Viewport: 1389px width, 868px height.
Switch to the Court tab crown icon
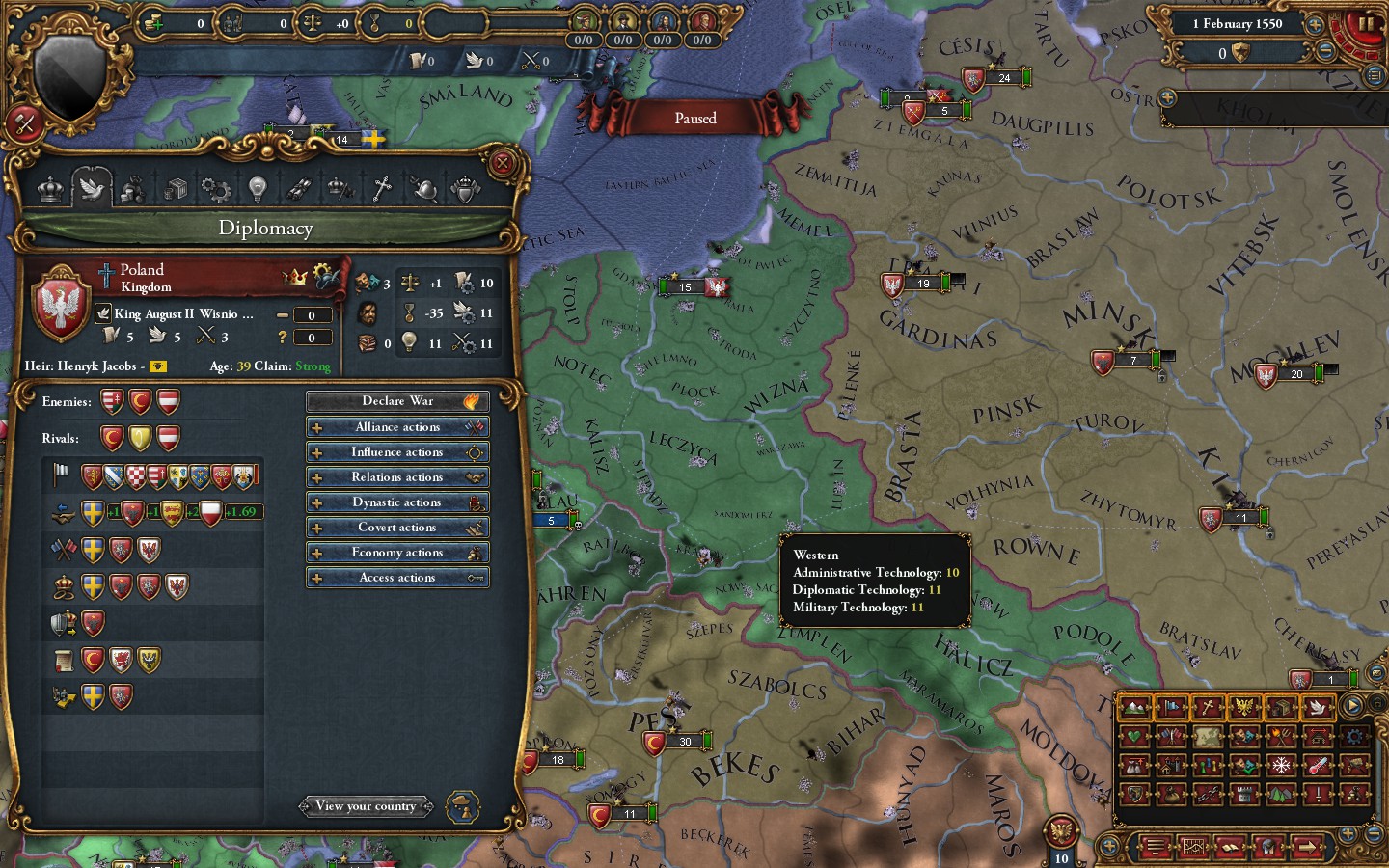[49, 188]
